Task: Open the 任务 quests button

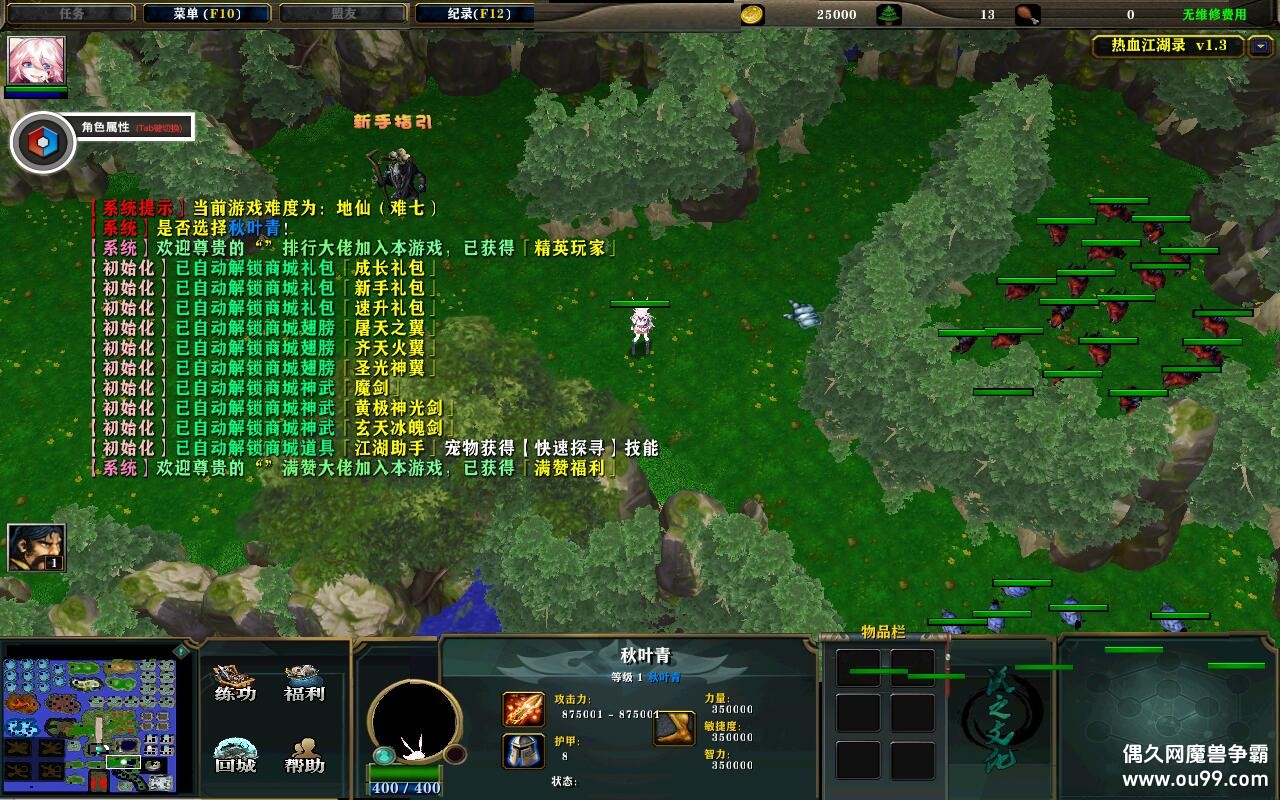Action: [71, 14]
